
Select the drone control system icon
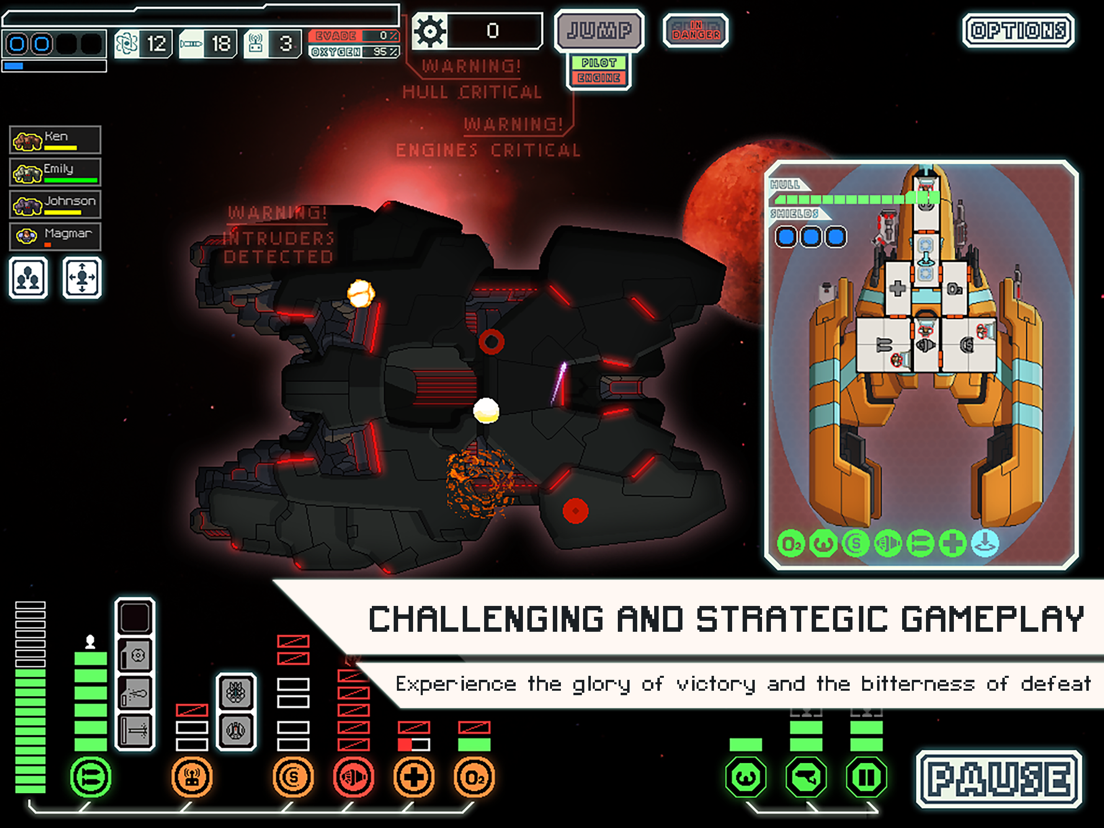click(x=192, y=777)
